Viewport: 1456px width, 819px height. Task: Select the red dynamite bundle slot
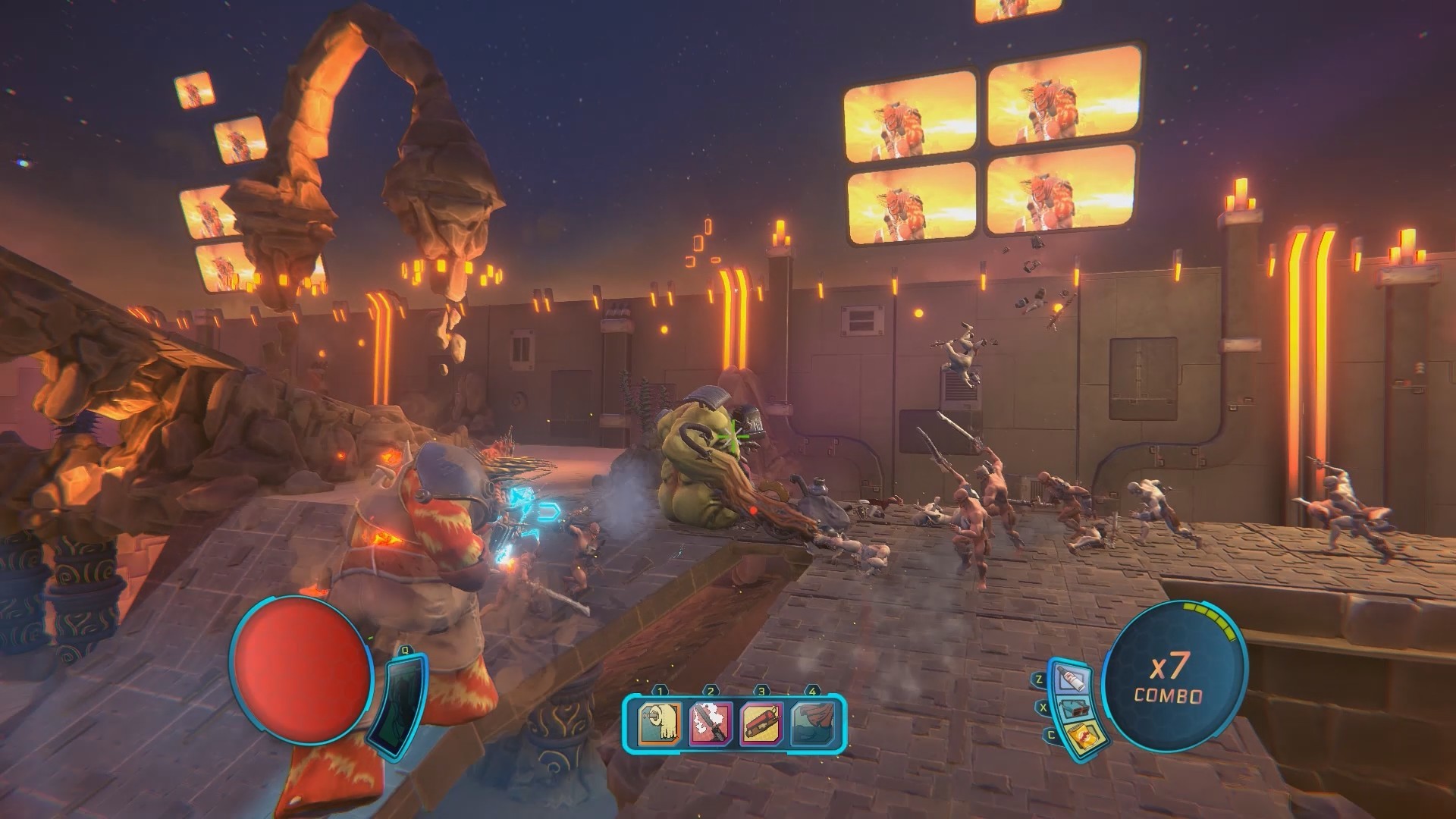pyautogui.click(x=761, y=721)
